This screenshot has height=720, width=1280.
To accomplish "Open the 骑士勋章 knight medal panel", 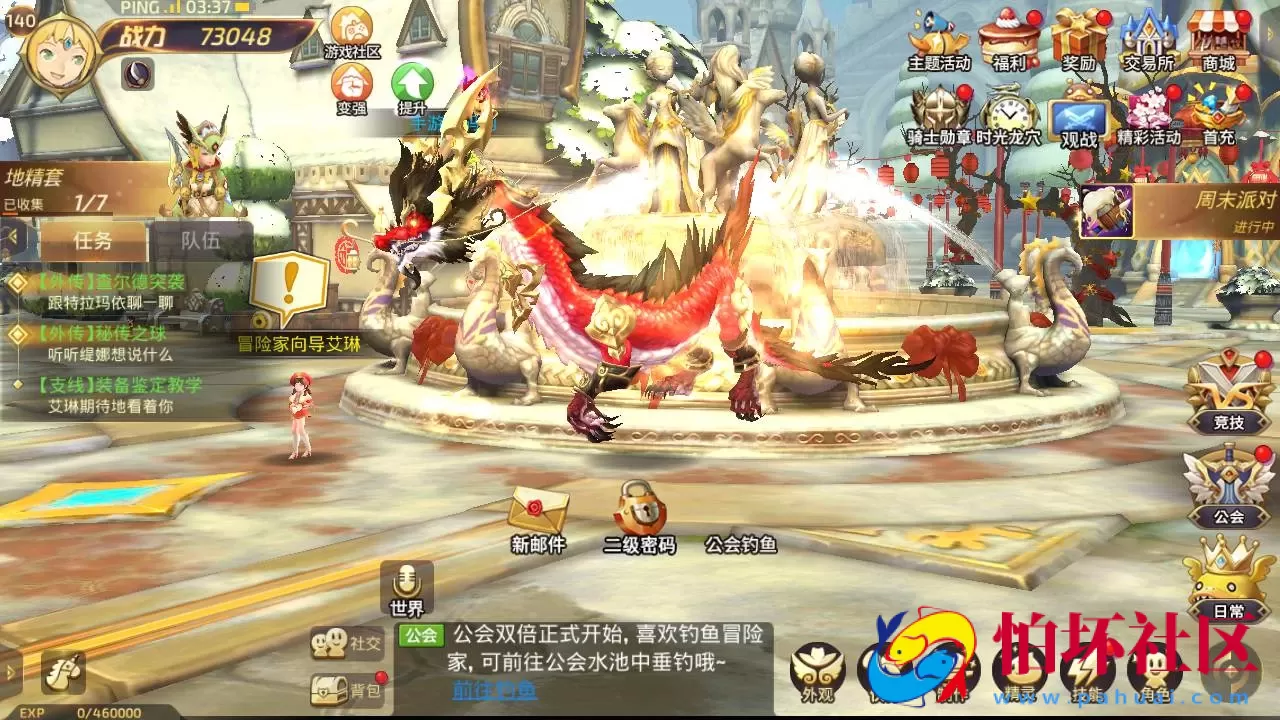I will click(938, 115).
